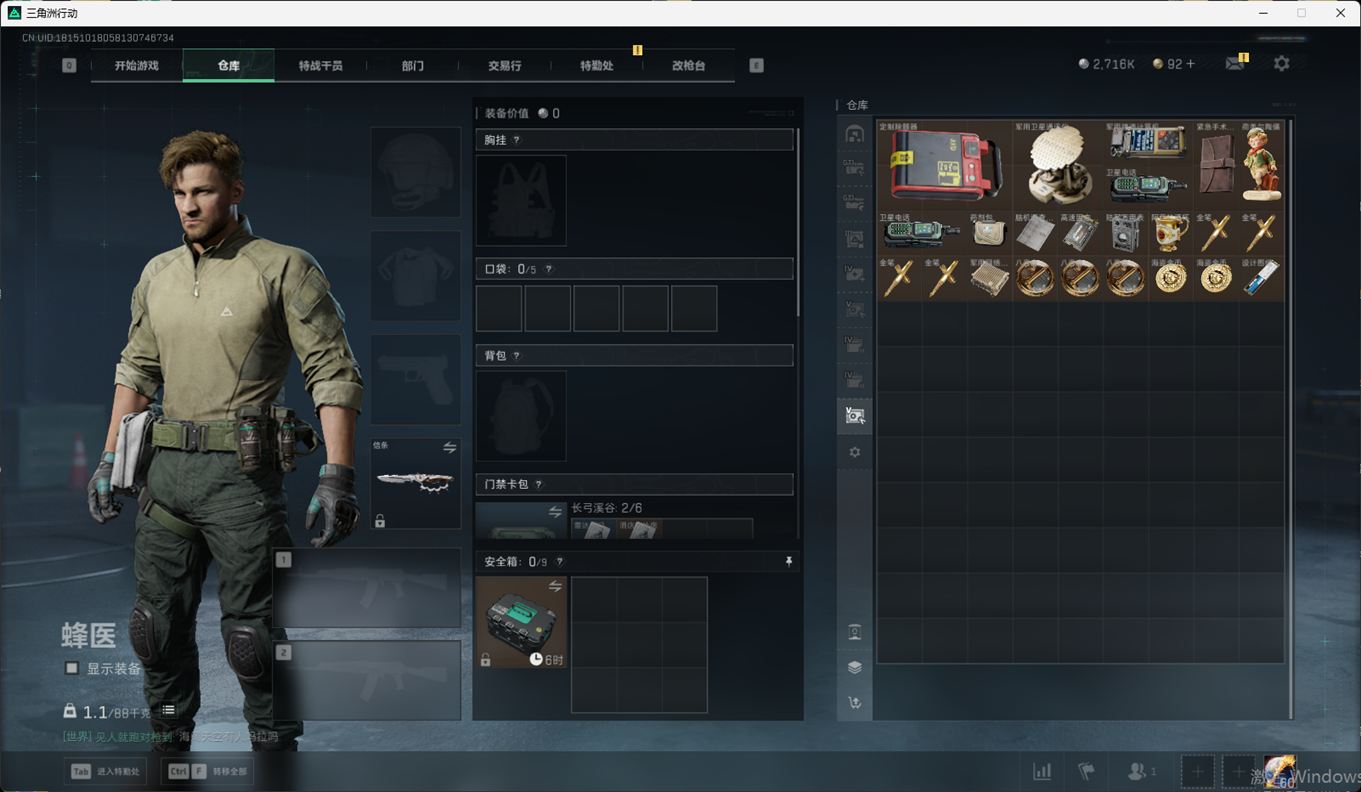This screenshot has height=792, width=1361.
Task: Switch to the 特战干员 operators tab
Action: [x=320, y=66]
